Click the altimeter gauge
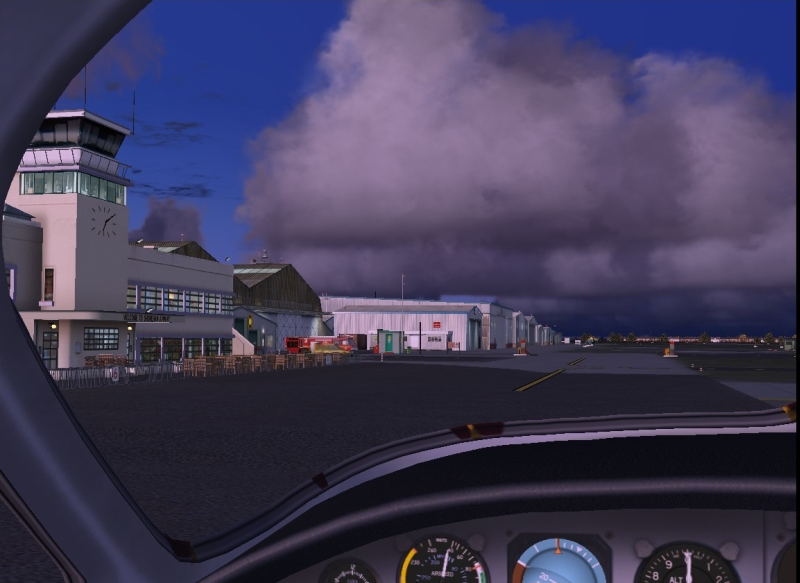 point(687,566)
